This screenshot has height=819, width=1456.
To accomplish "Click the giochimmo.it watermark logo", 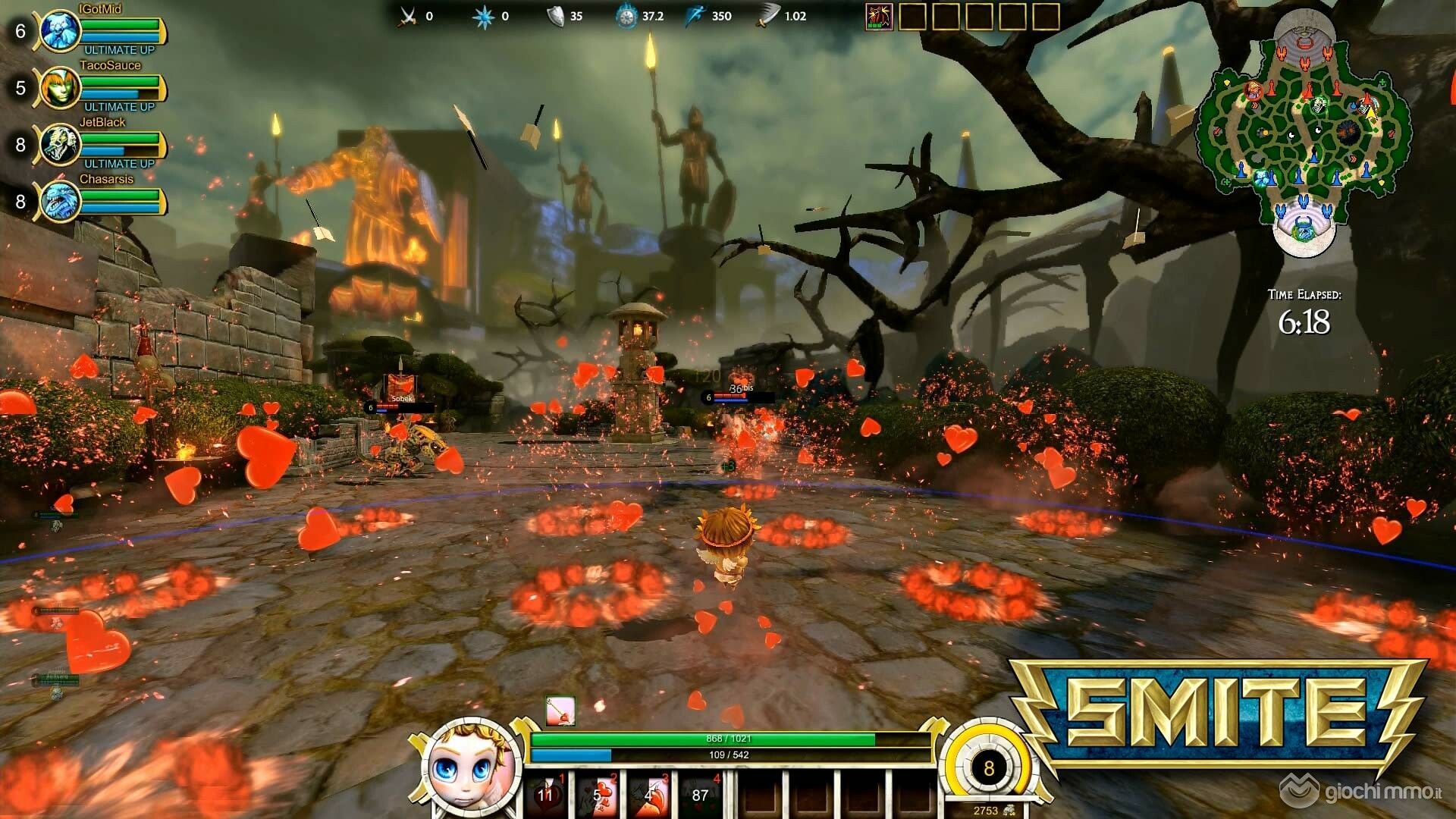I will (x=1363, y=792).
